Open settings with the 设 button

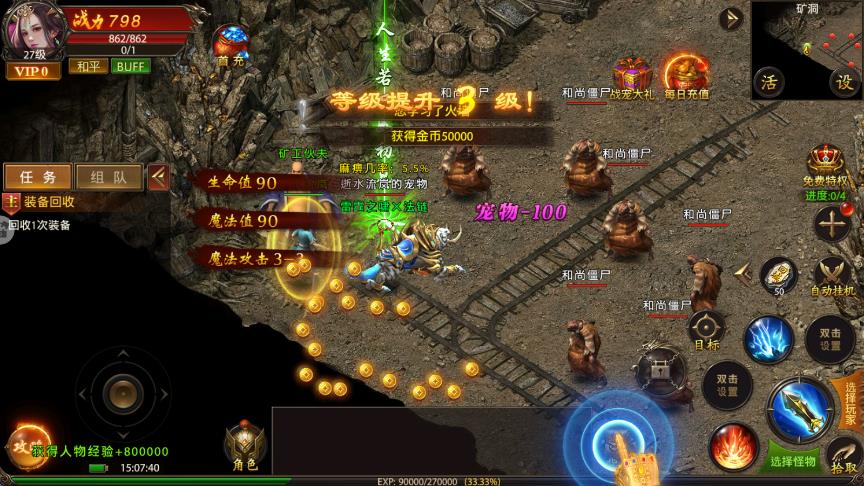tap(844, 82)
